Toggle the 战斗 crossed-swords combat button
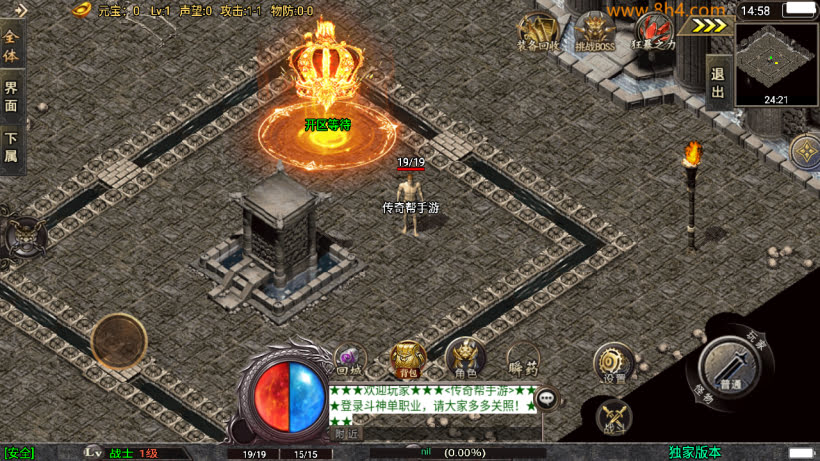The width and height of the screenshot is (820, 461). (x=613, y=418)
